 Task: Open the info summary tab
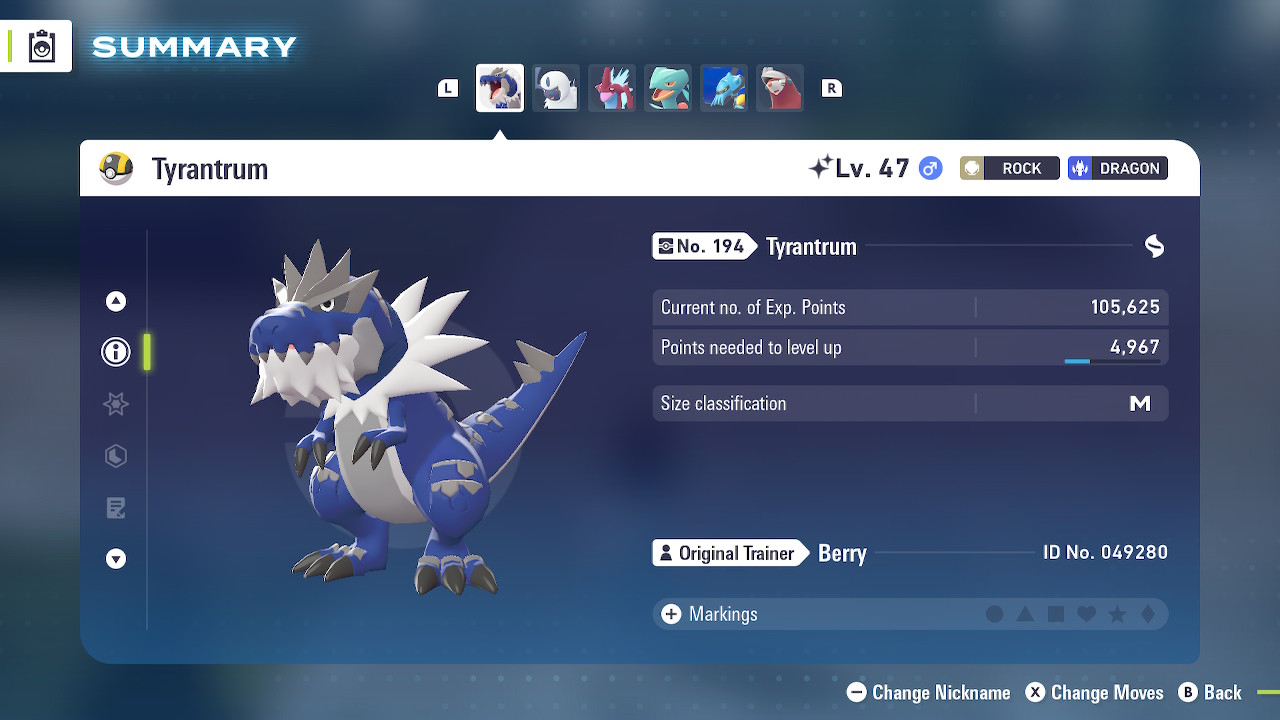tap(116, 352)
